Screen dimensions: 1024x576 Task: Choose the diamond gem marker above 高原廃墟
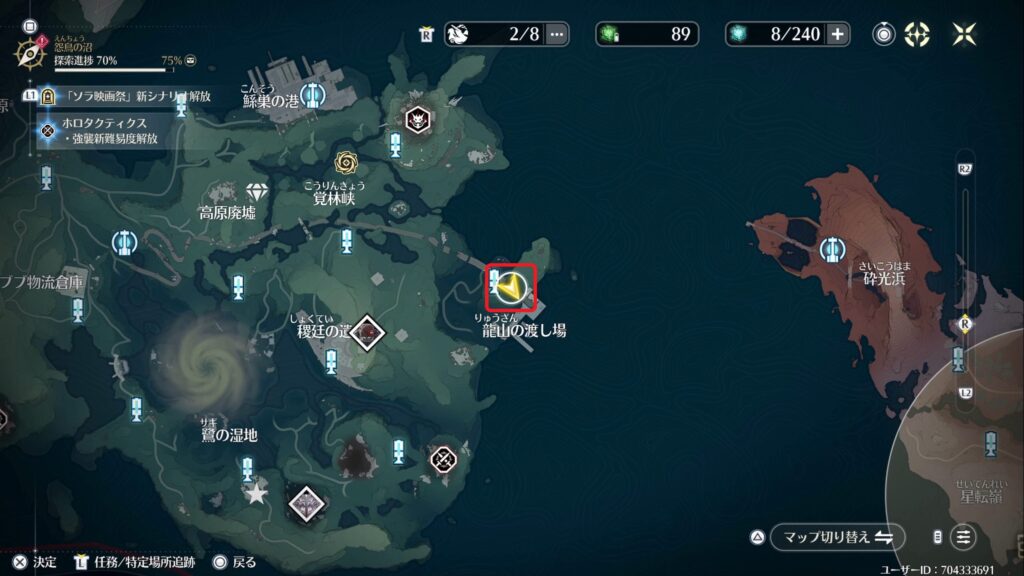258,192
